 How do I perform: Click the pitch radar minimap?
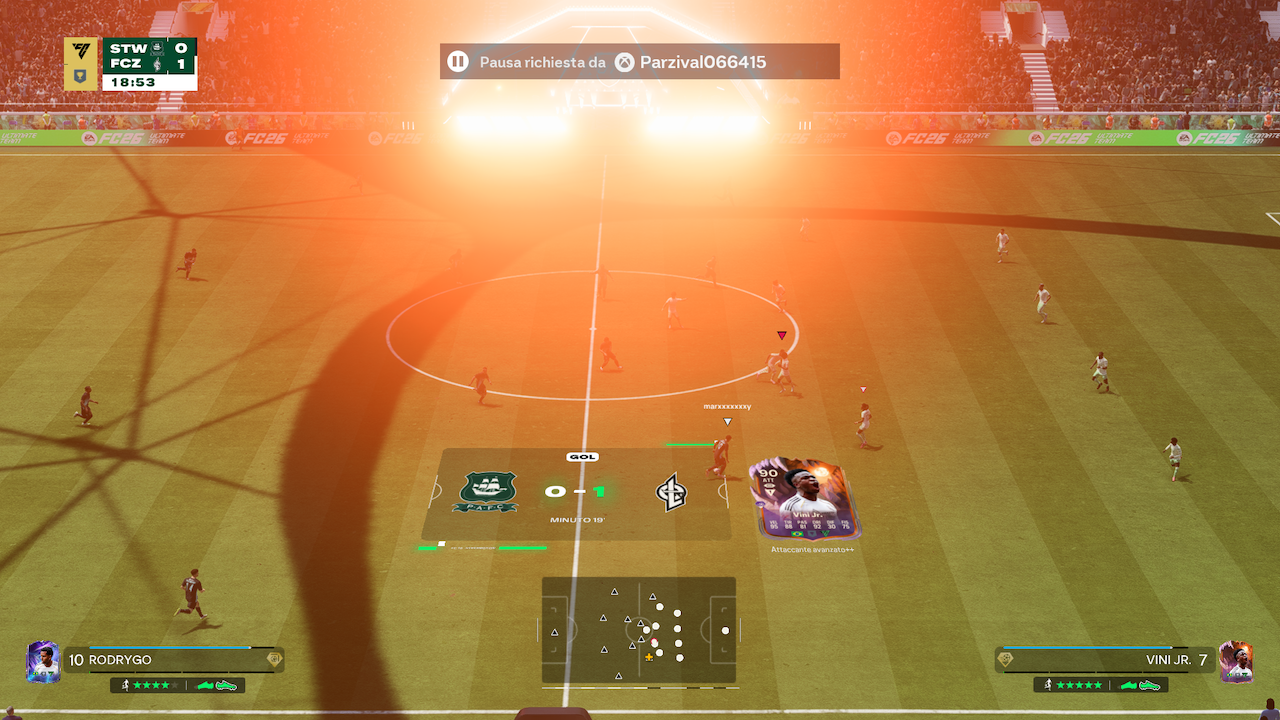[x=639, y=631]
